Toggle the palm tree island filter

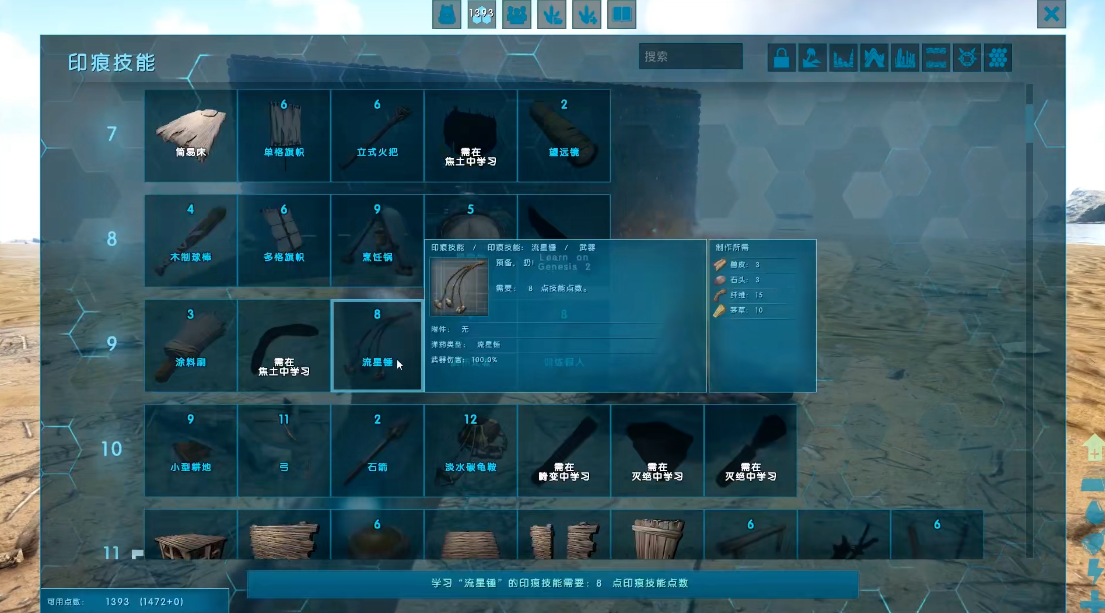click(813, 58)
